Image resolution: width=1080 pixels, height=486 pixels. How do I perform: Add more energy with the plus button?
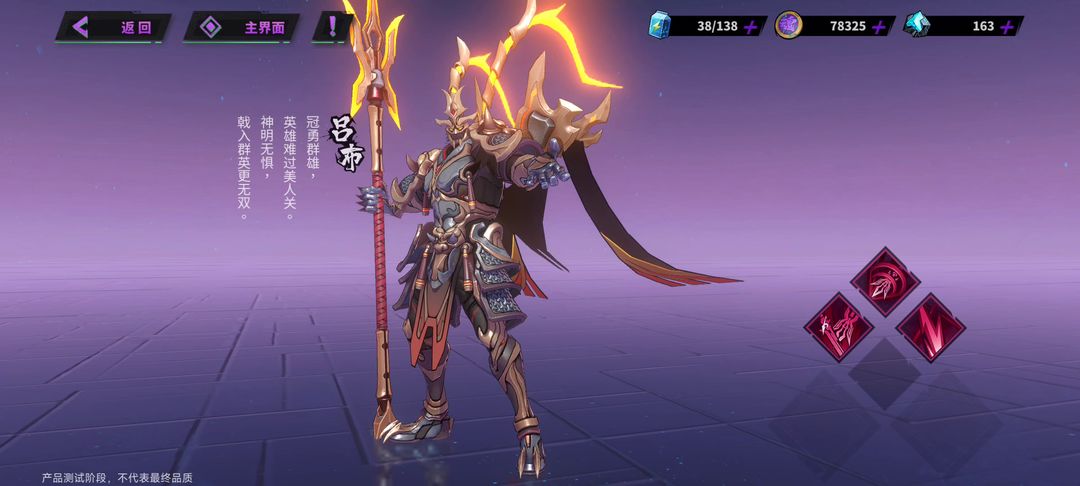[751, 26]
